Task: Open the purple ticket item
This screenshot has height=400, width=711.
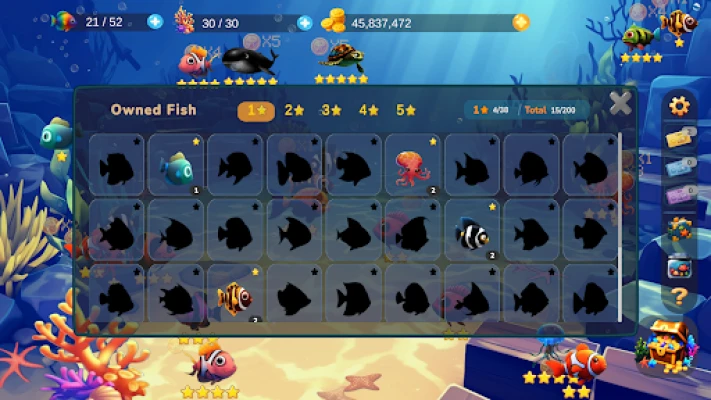Action: click(679, 196)
